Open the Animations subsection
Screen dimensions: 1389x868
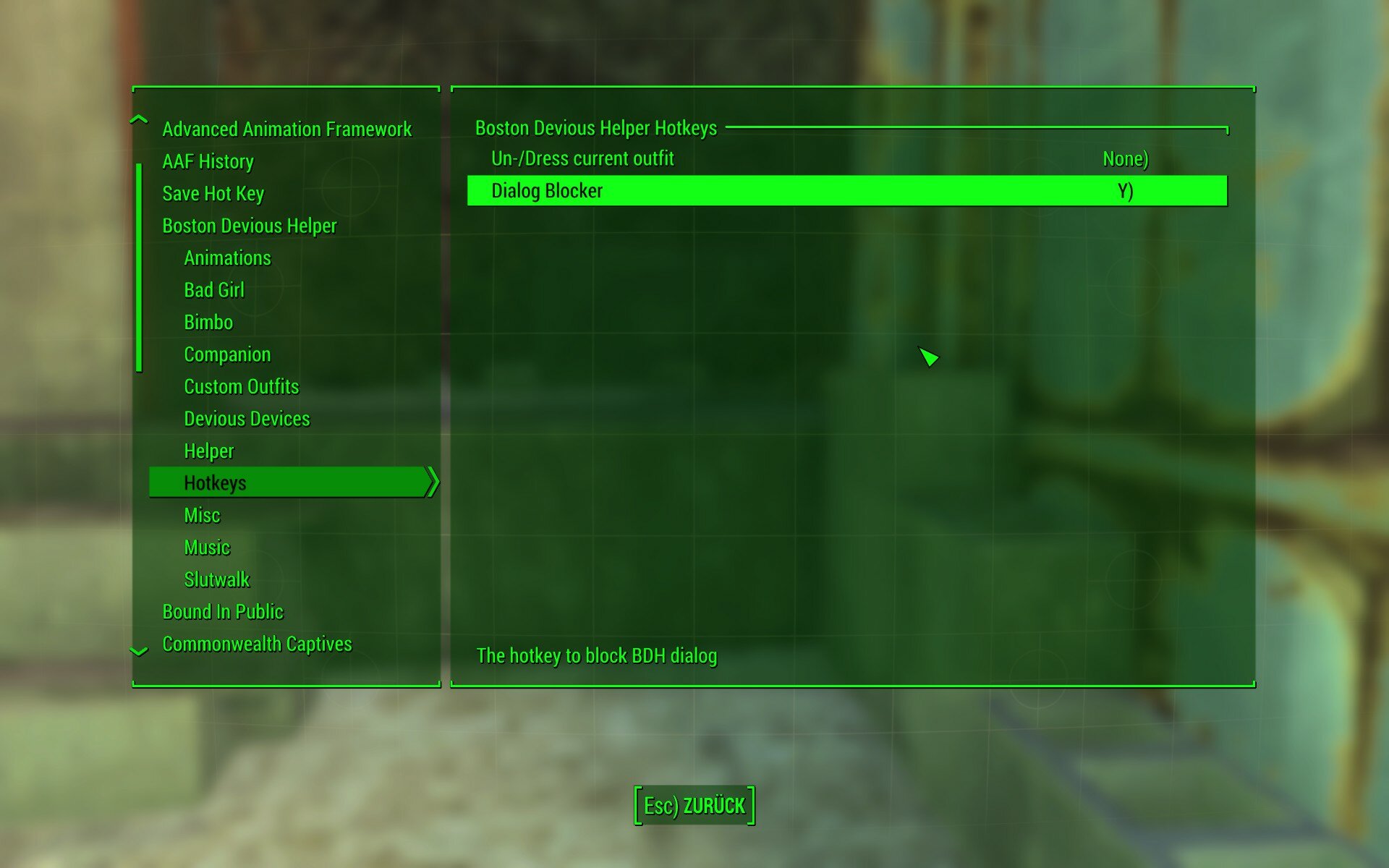pyautogui.click(x=227, y=258)
